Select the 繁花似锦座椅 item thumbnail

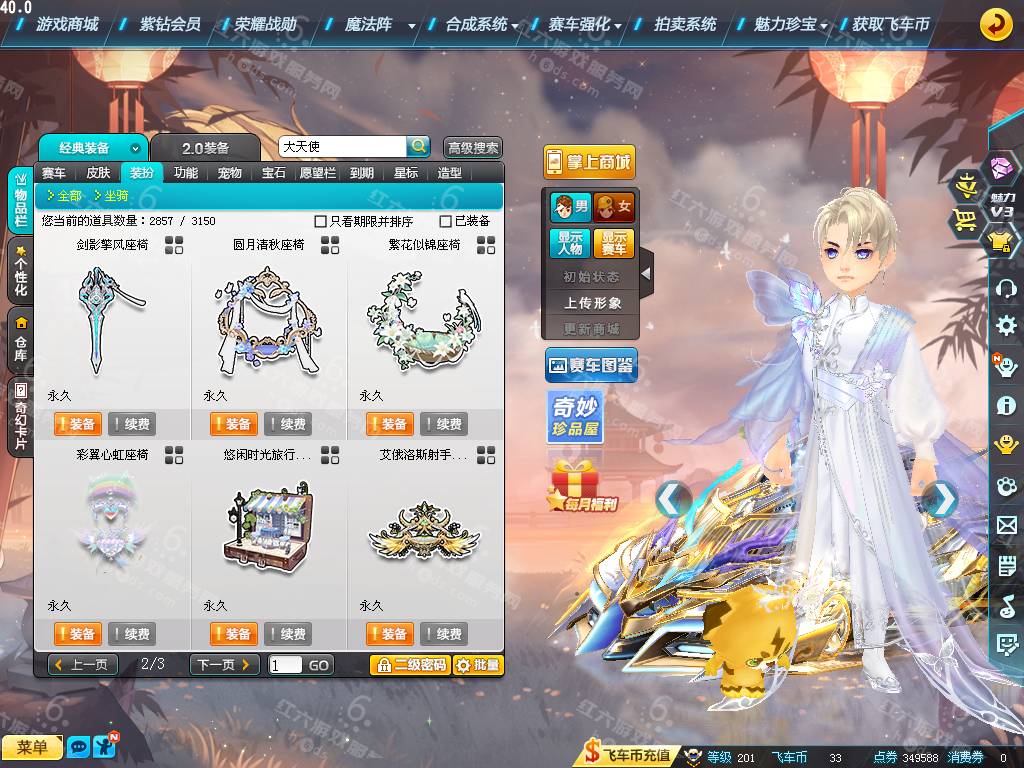tap(425, 318)
